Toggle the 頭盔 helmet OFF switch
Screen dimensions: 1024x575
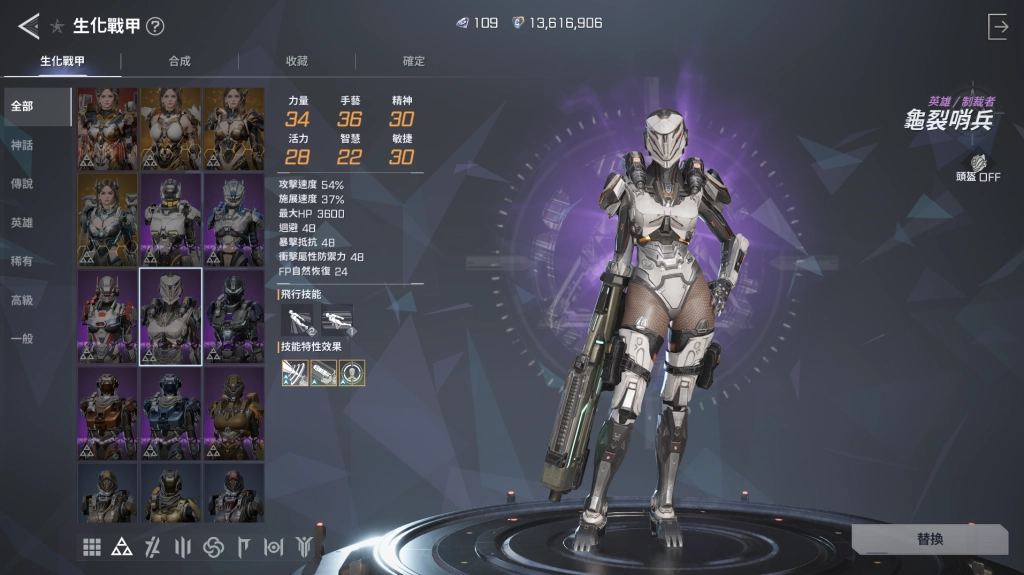point(977,168)
